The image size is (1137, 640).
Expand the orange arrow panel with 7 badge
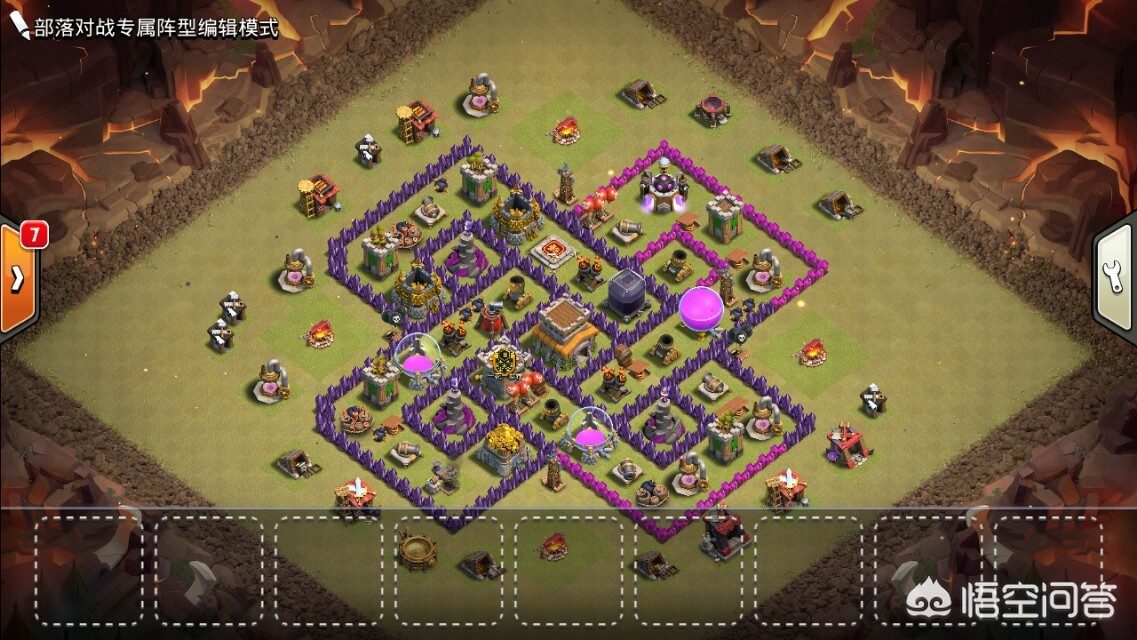tap(17, 279)
